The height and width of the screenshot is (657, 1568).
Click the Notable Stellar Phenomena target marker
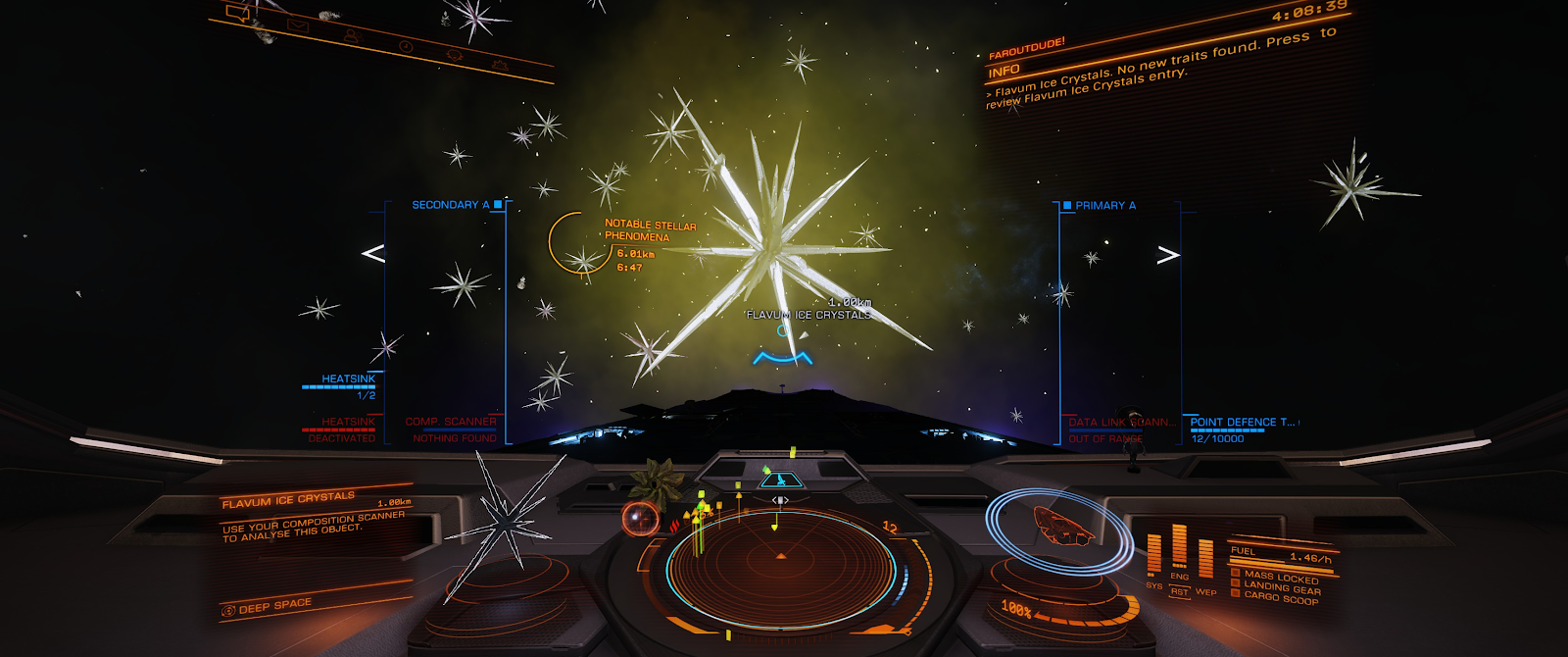click(x=569, y=242)
